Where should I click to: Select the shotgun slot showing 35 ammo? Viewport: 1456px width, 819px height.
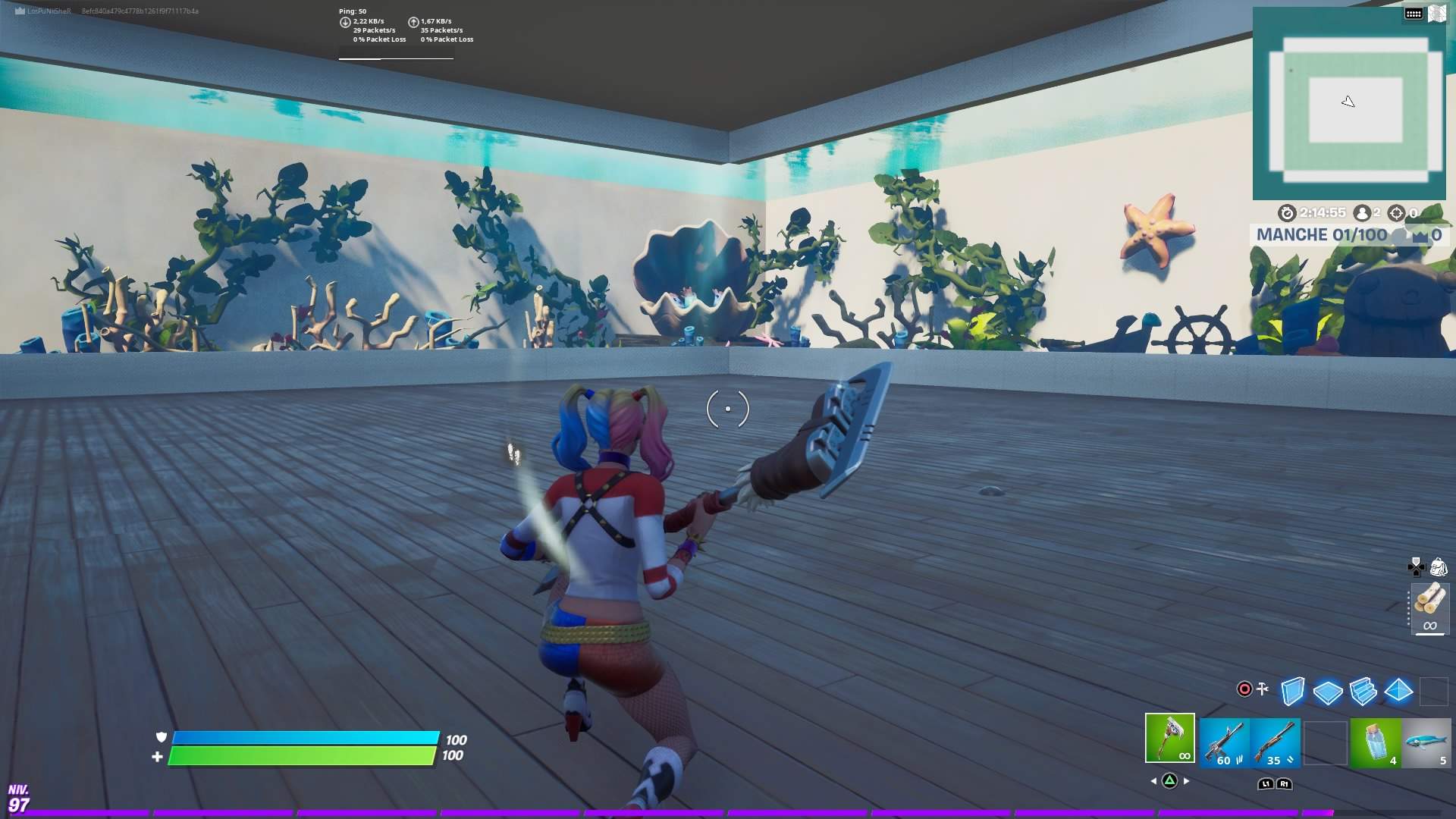point(1277,738)
